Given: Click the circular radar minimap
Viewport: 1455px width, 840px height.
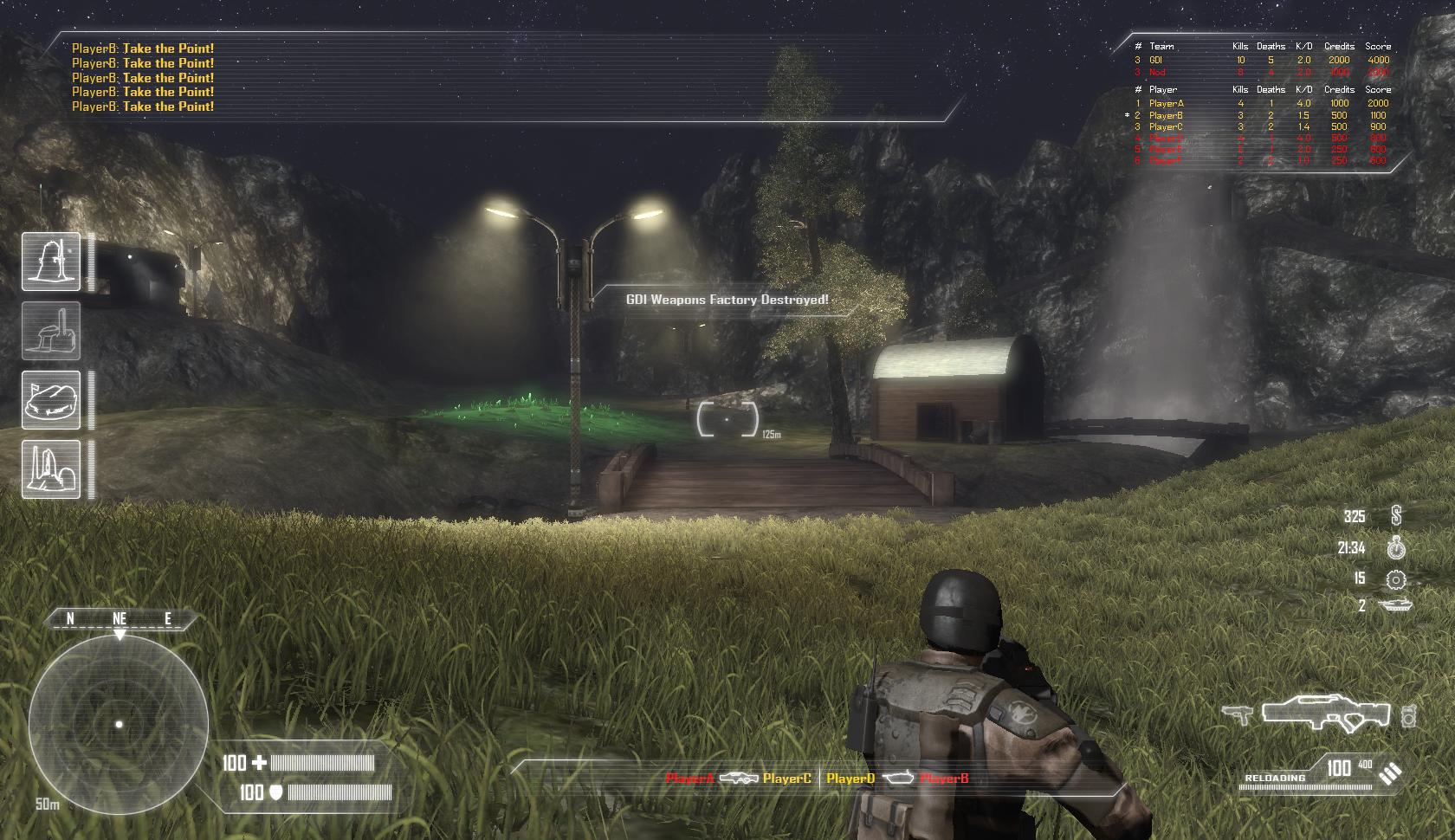Looking at the screenshot, I should pyautogui.click(x=119, y=724).
